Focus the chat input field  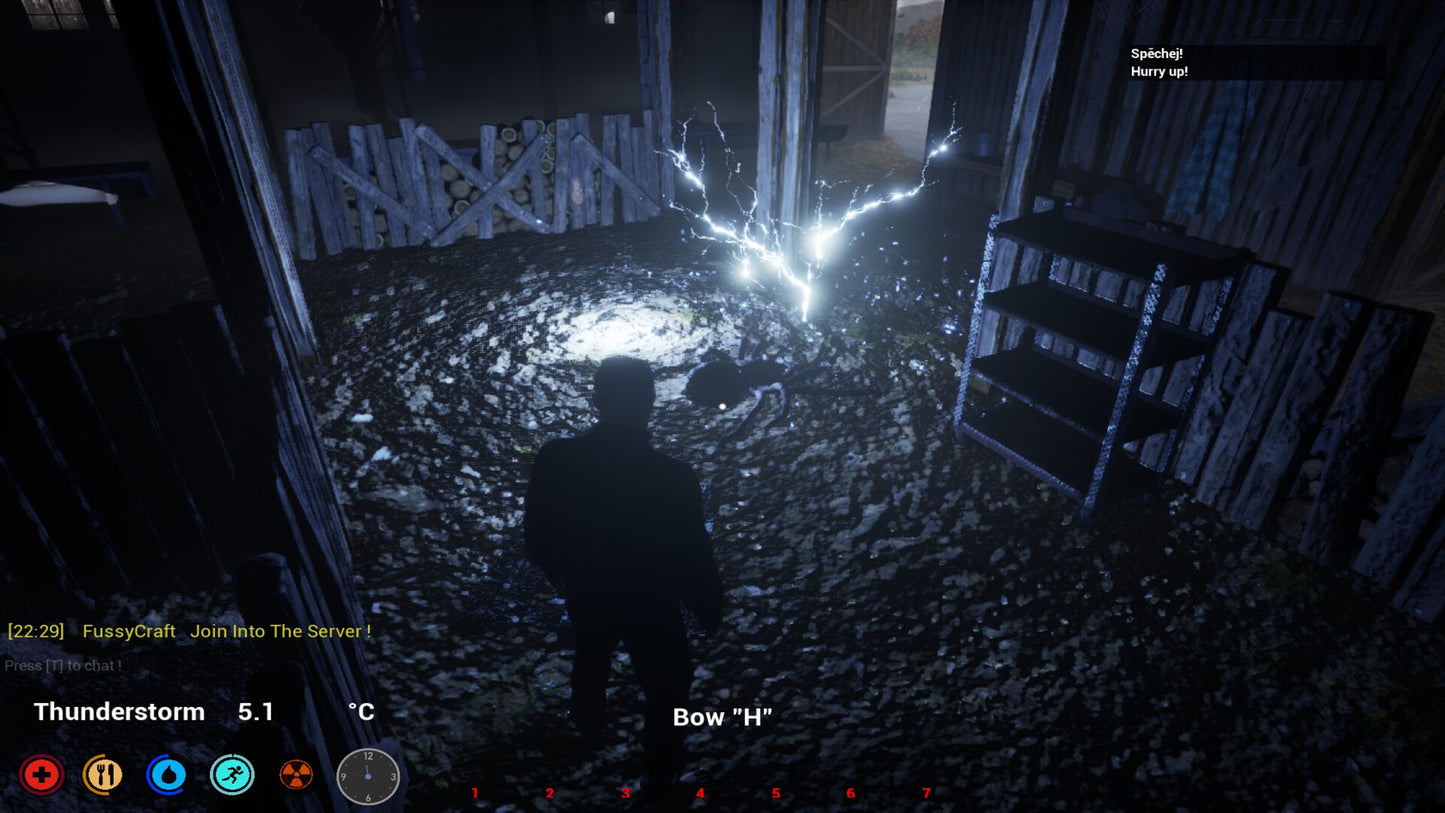point(64,665)
